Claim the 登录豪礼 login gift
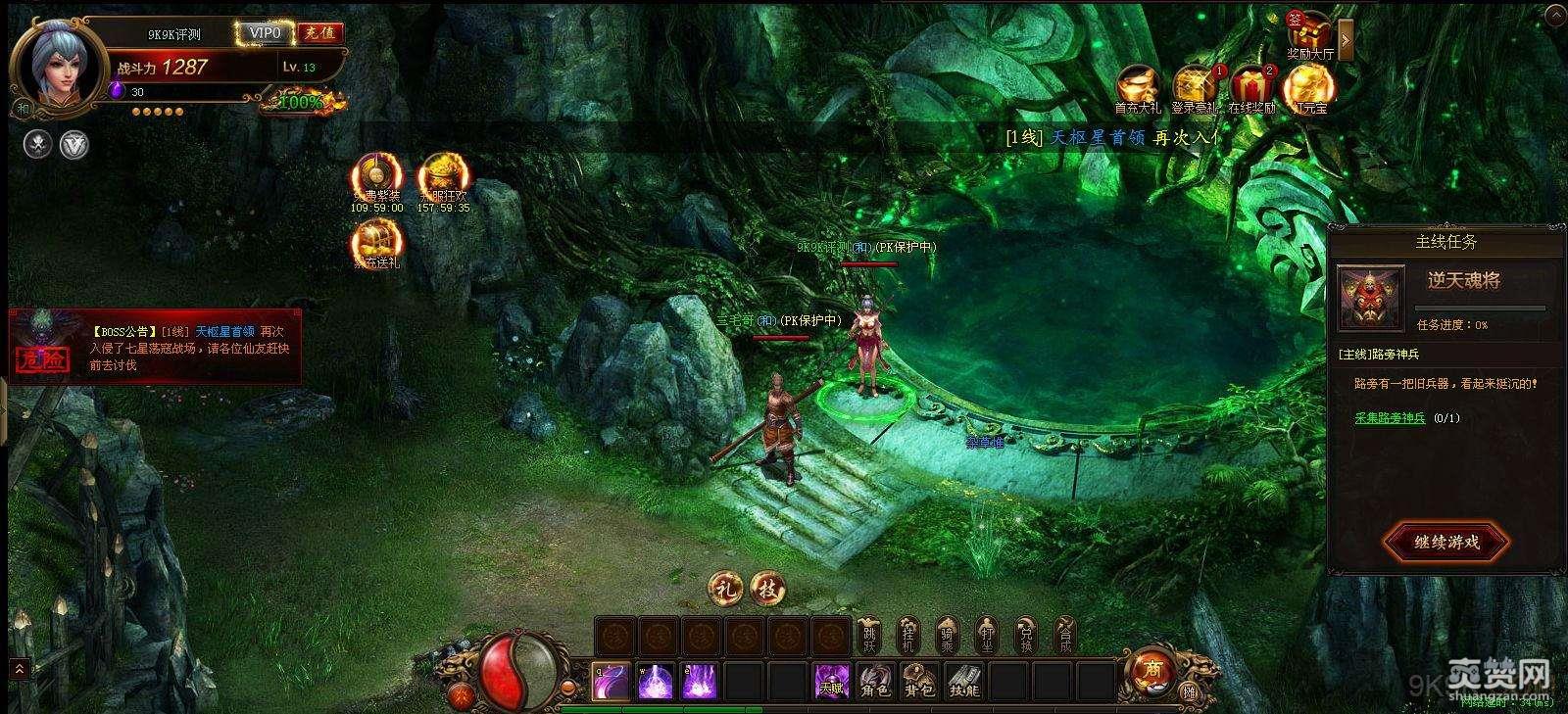This screenshot has height=714, width=1568. tap(1195, 88)
